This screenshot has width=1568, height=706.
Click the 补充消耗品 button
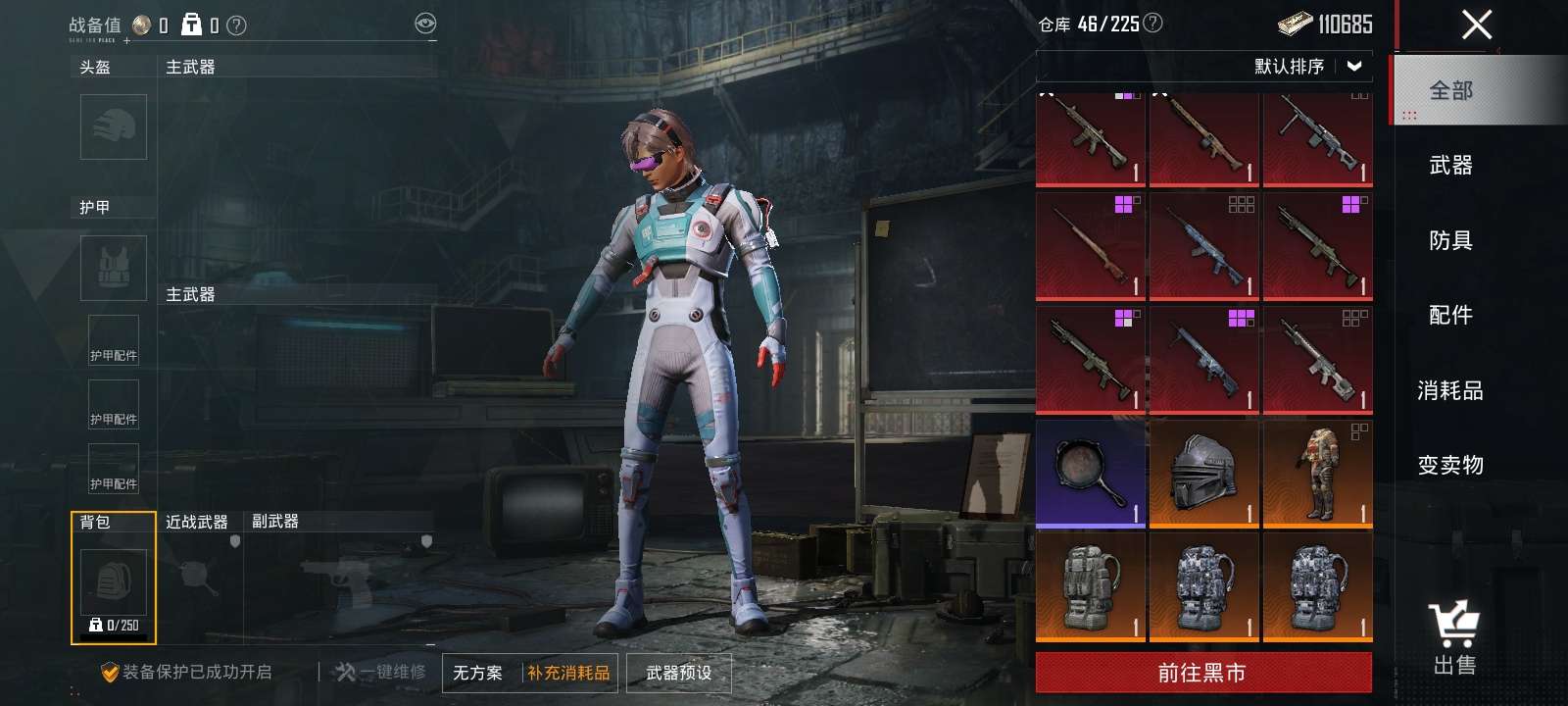[x=569, y=673]
